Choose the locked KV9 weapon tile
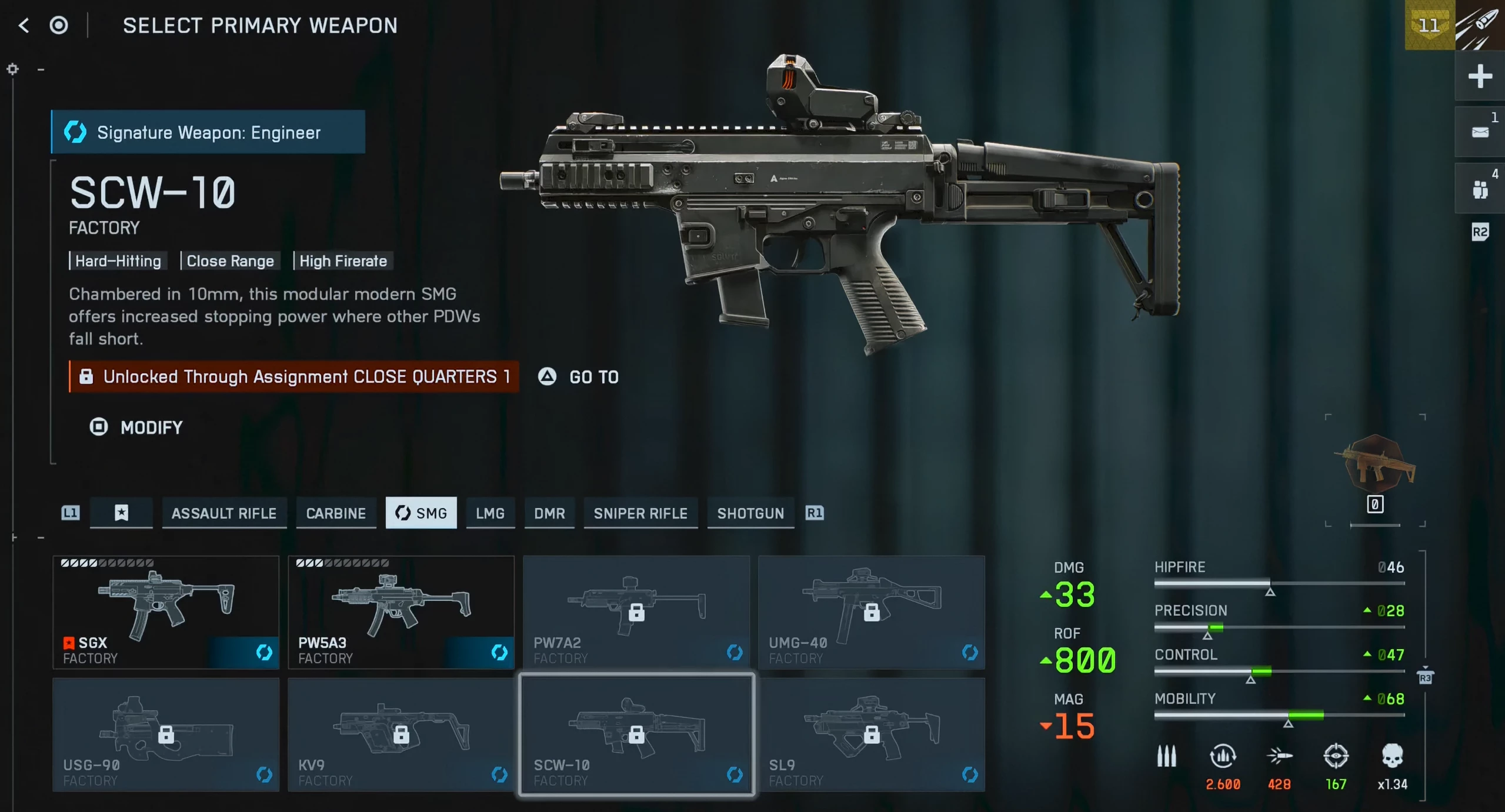The image size is (1505, 812). pos(401,734)
